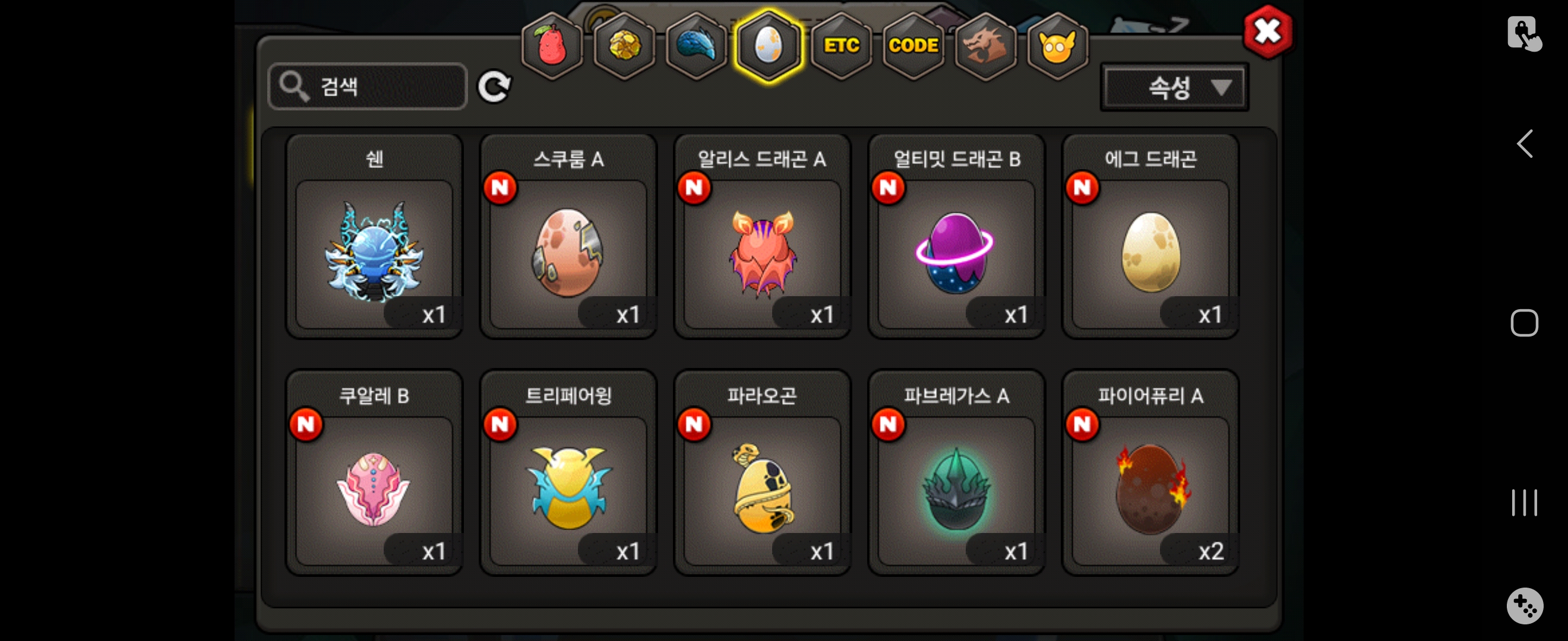Close the inventory with the red X
The width and height of the screenshot is (1568, 641).
1268,31
